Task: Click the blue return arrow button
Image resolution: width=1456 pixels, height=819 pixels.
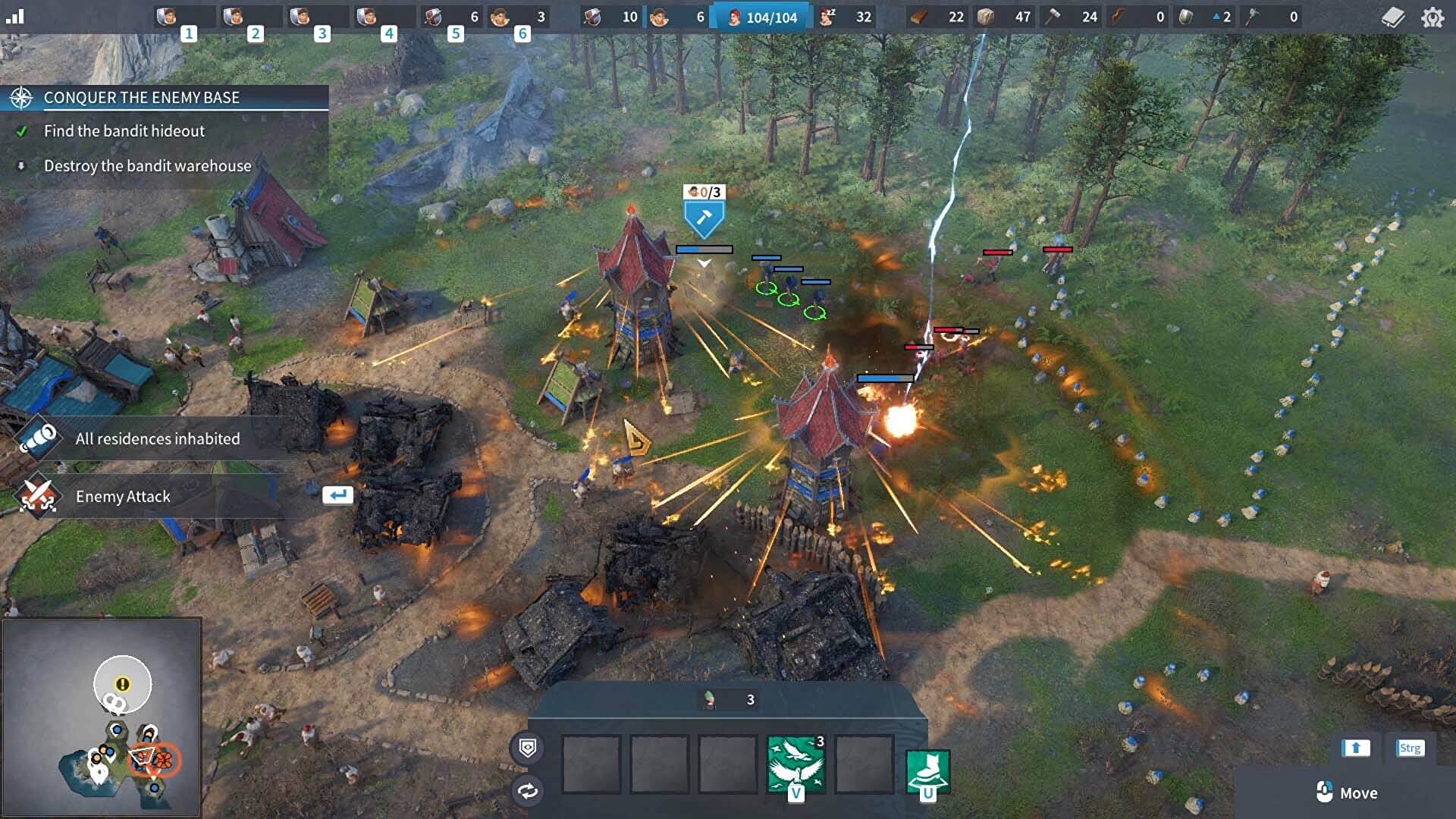Action: coord(337,495)
